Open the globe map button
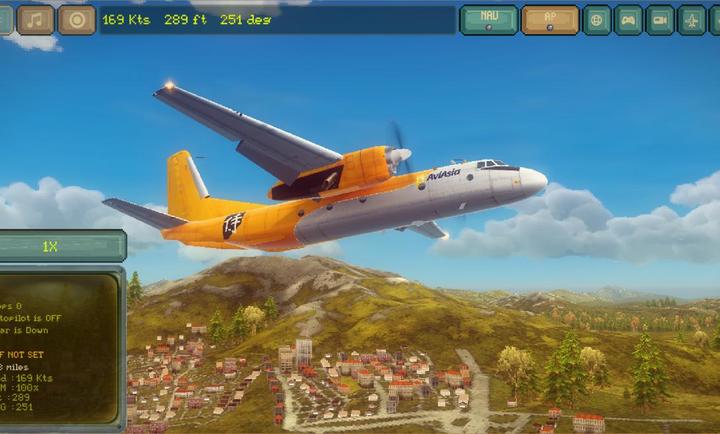The image size is (720, 434). [x=597, y=20]
